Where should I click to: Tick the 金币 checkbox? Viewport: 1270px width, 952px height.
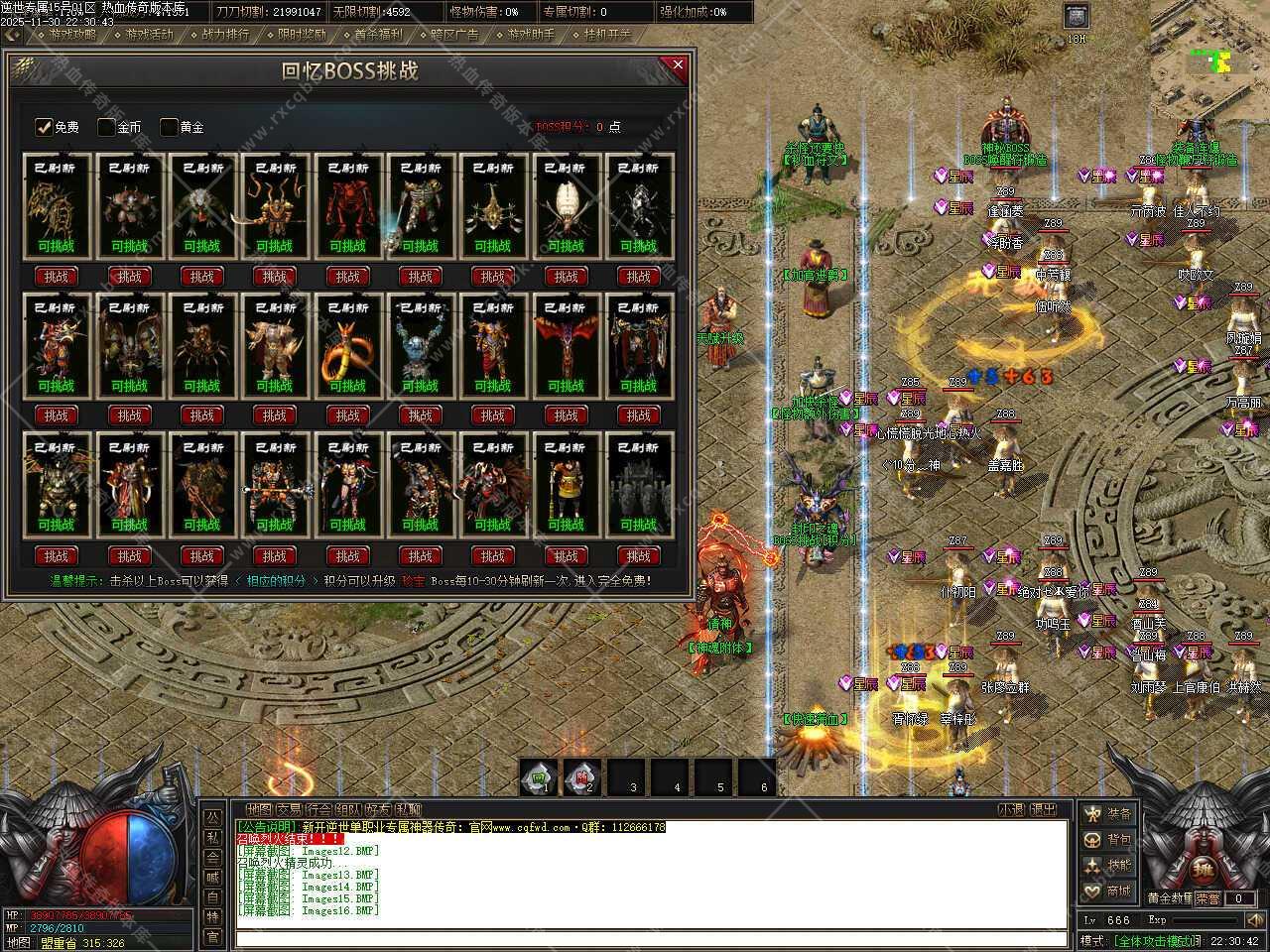pos(106,127)
